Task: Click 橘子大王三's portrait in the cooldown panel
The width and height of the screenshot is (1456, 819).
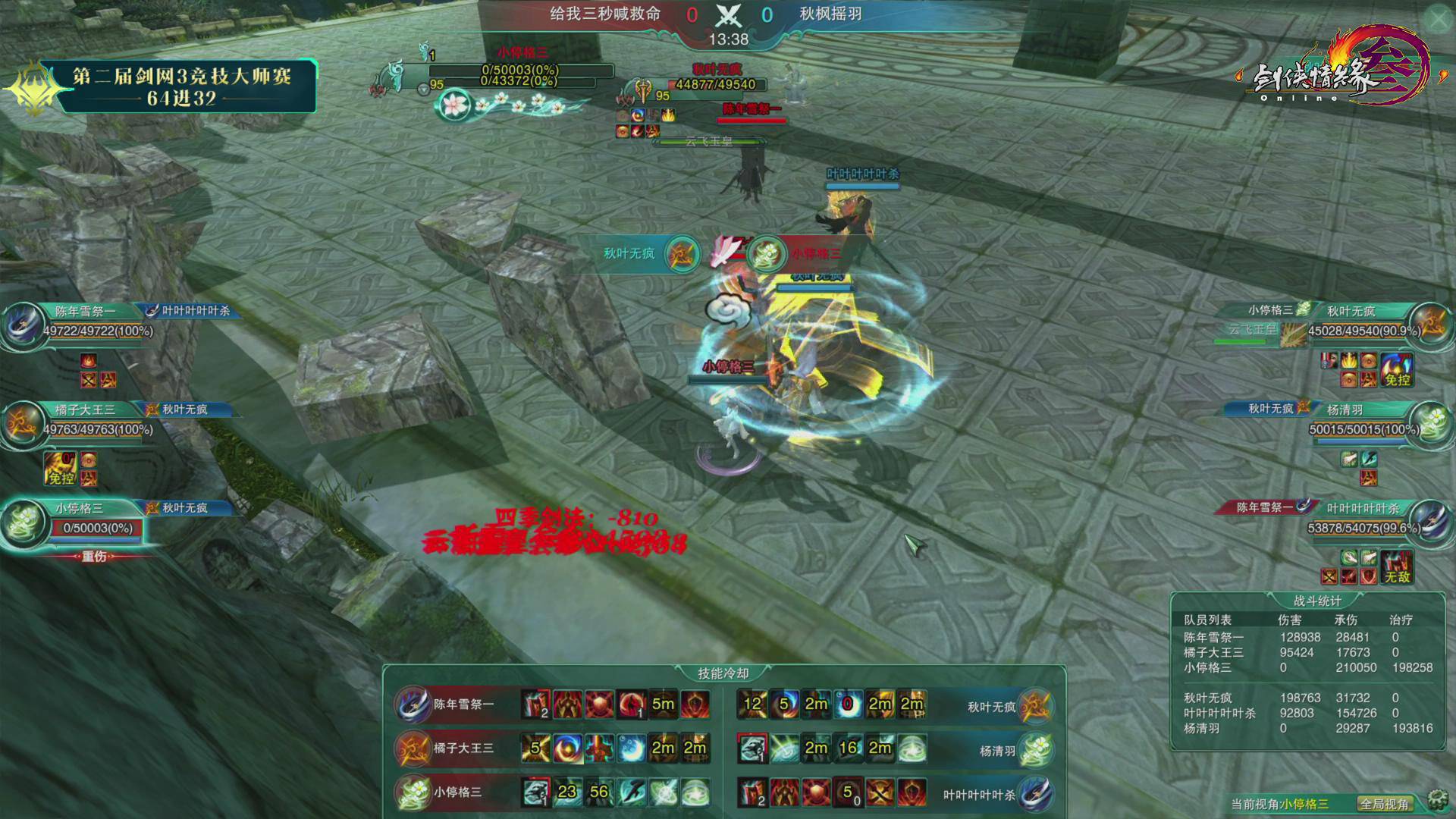Action: (x=413, y=748)
